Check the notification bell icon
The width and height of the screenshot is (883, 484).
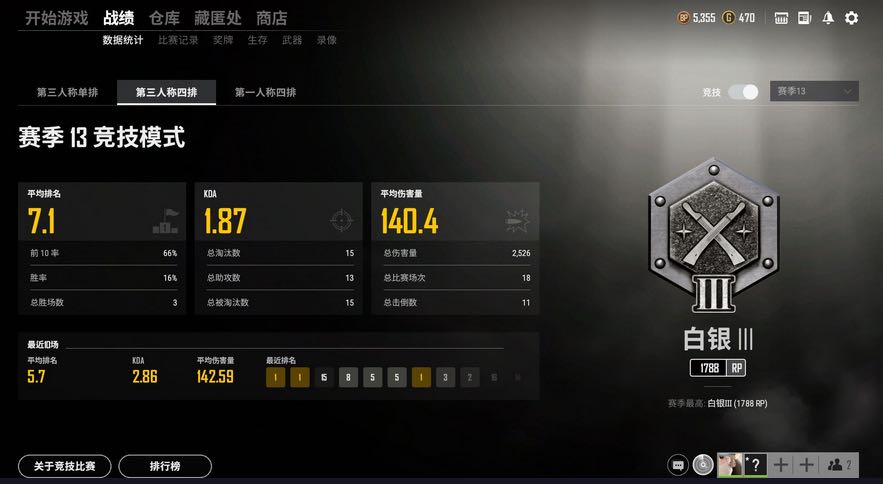tap(828, 18)
